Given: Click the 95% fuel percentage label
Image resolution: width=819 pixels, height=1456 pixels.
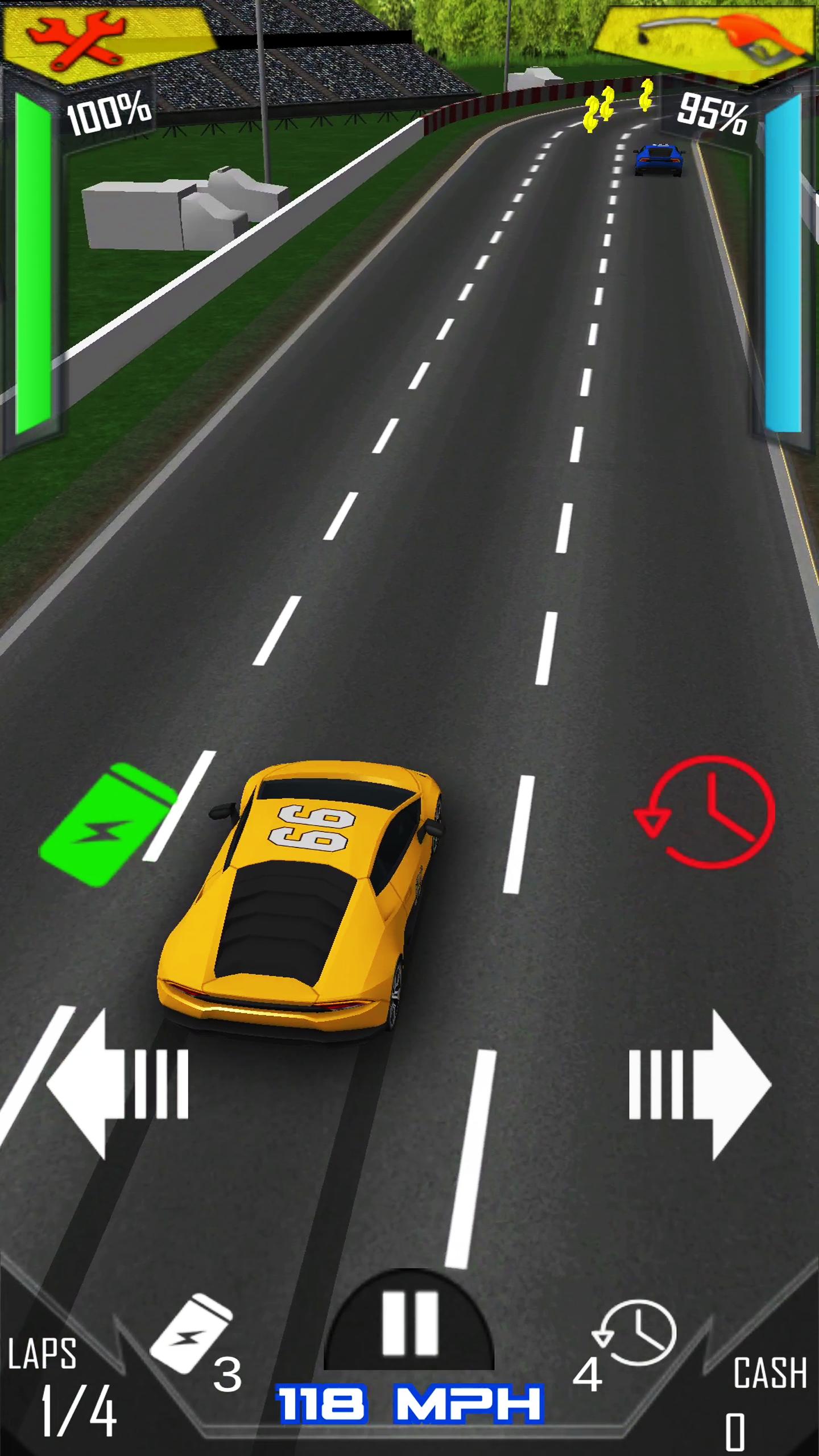Looking at the screenshot, I should pyautogui.click(x=711, y=114).
